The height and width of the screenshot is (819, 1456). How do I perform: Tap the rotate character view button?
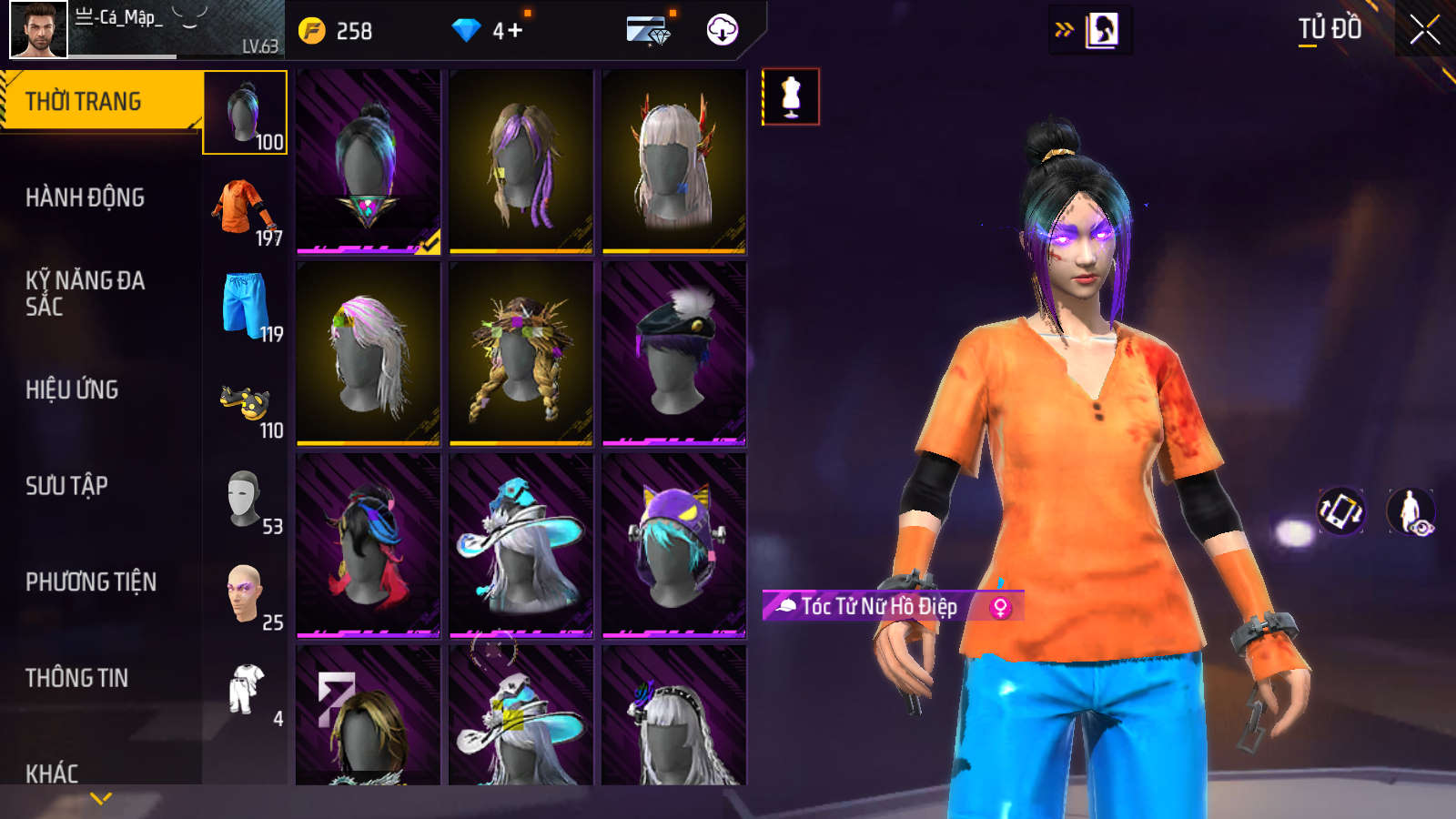1341,511
